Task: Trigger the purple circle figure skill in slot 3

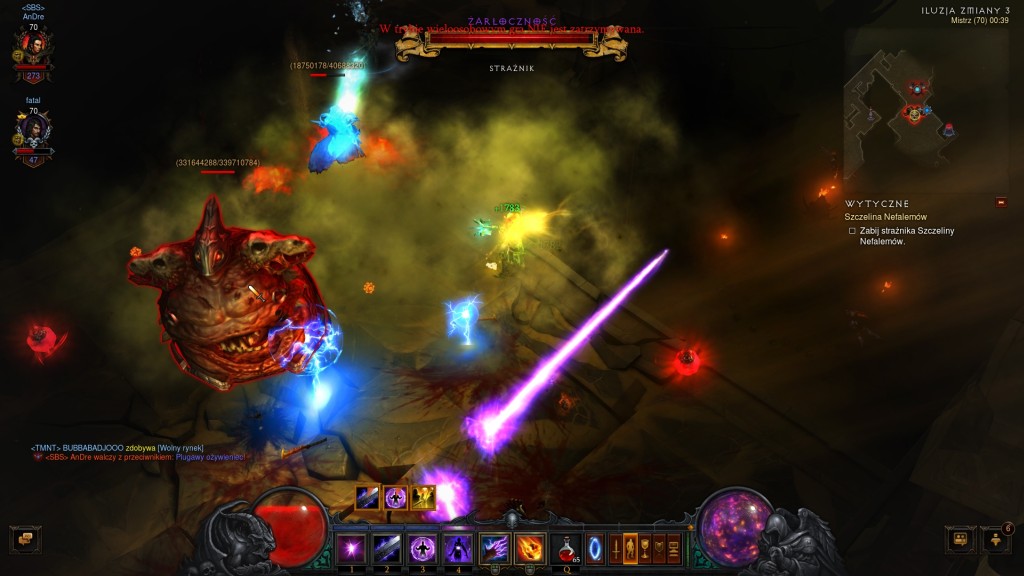Action: pyautogui.click(x=421, y=548)
